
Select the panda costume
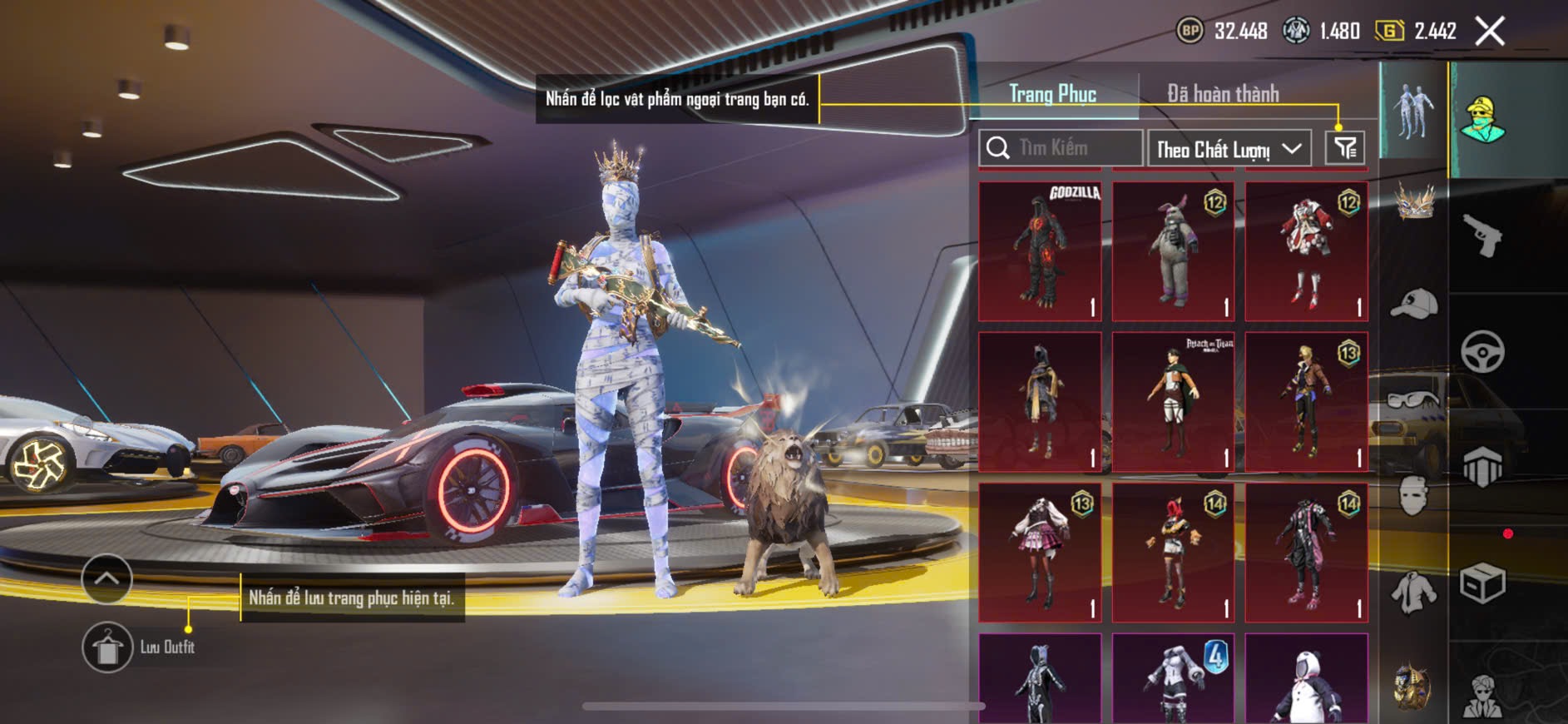(x=1306, y=678)
